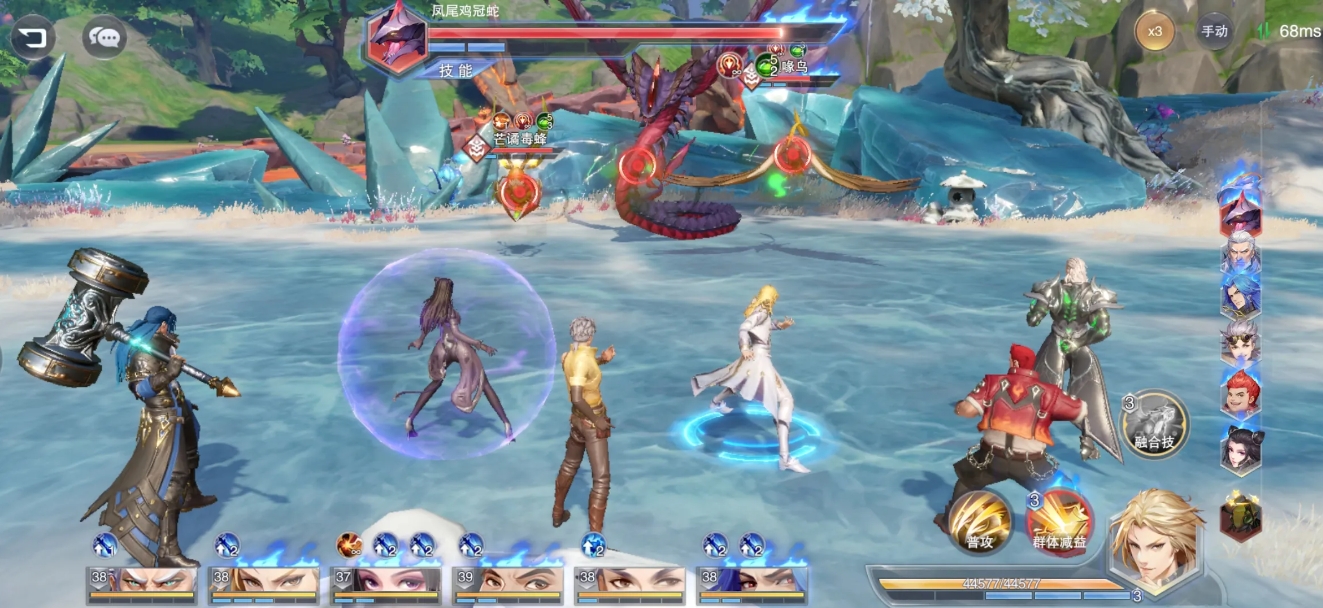Screen dimensions: 1323x608
Task: Target the 芒谲毒蜂 enemy marker
Action: click(478, 146)
